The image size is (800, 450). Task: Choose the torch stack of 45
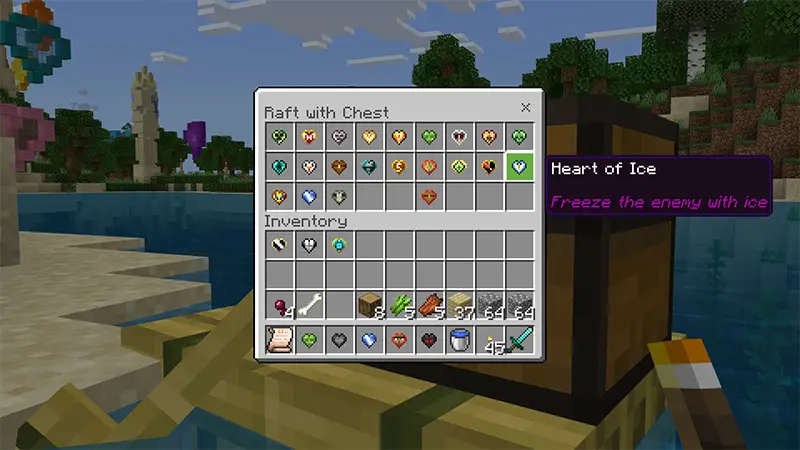[x=489, y=340]
